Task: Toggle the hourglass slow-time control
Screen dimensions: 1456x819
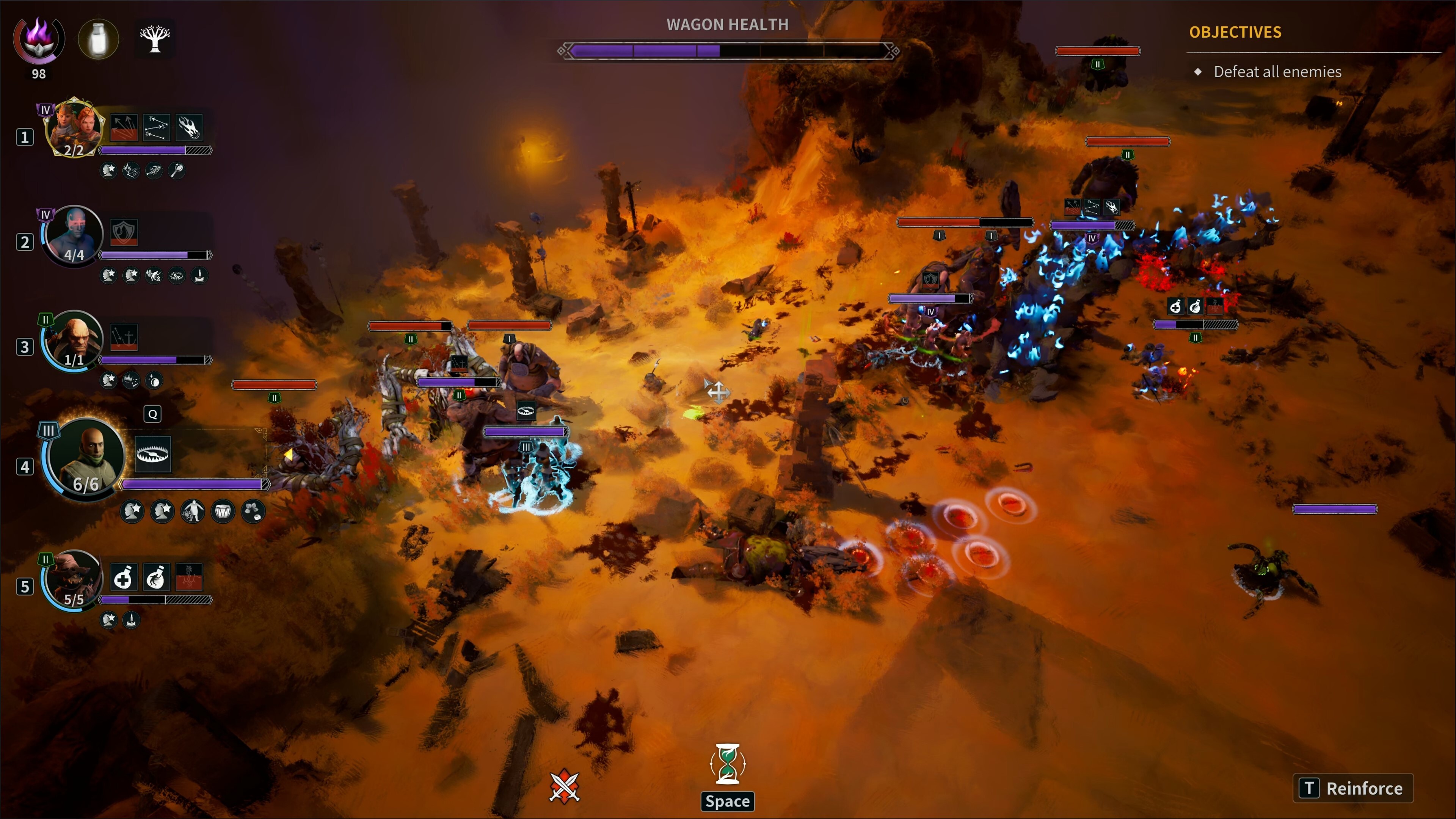Action: [x=728, y=764]
